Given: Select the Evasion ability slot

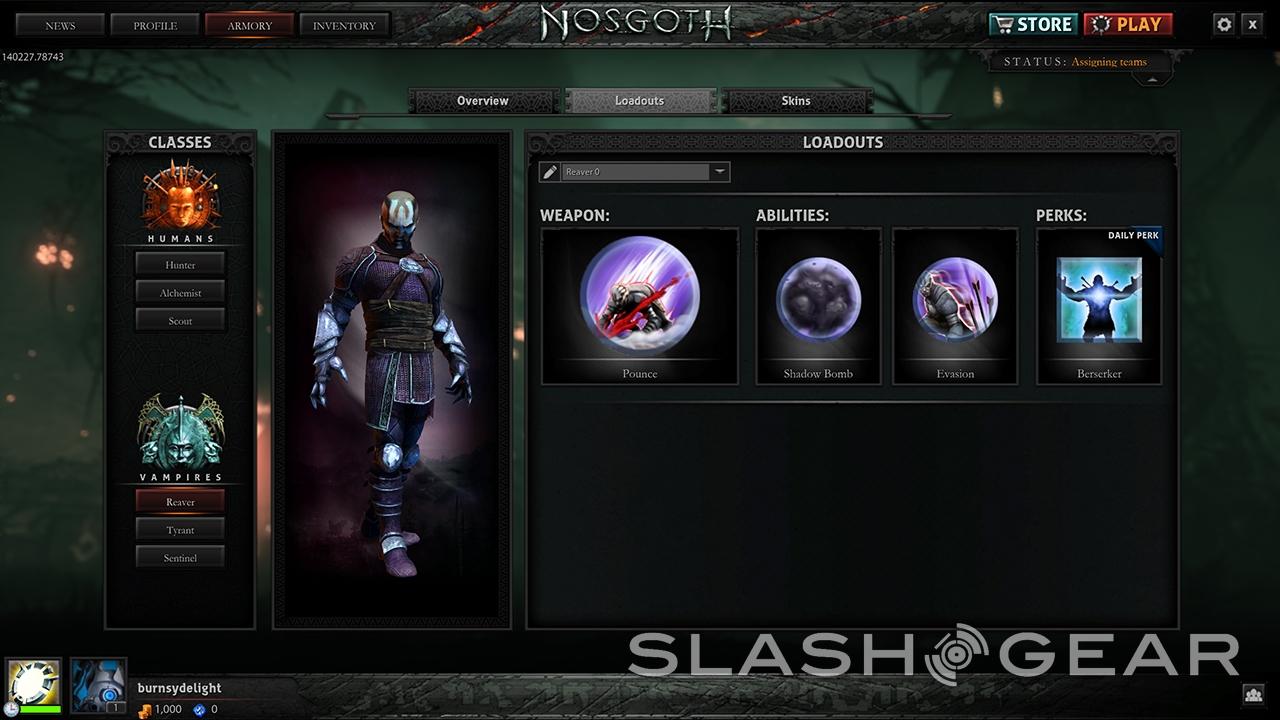Looking at the screenshot, I should (x=954, y=305).
